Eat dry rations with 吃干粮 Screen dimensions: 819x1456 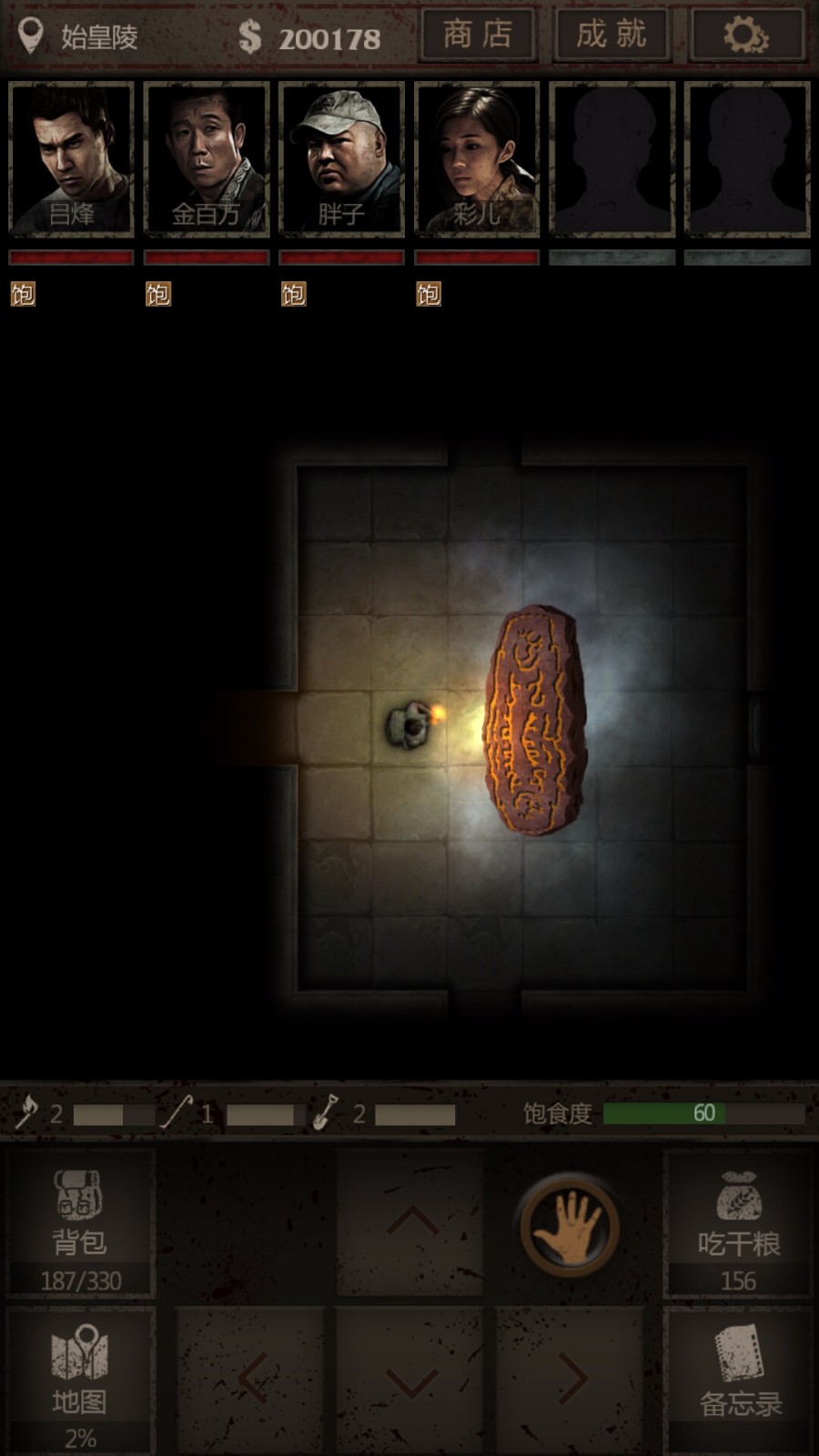738,1224
